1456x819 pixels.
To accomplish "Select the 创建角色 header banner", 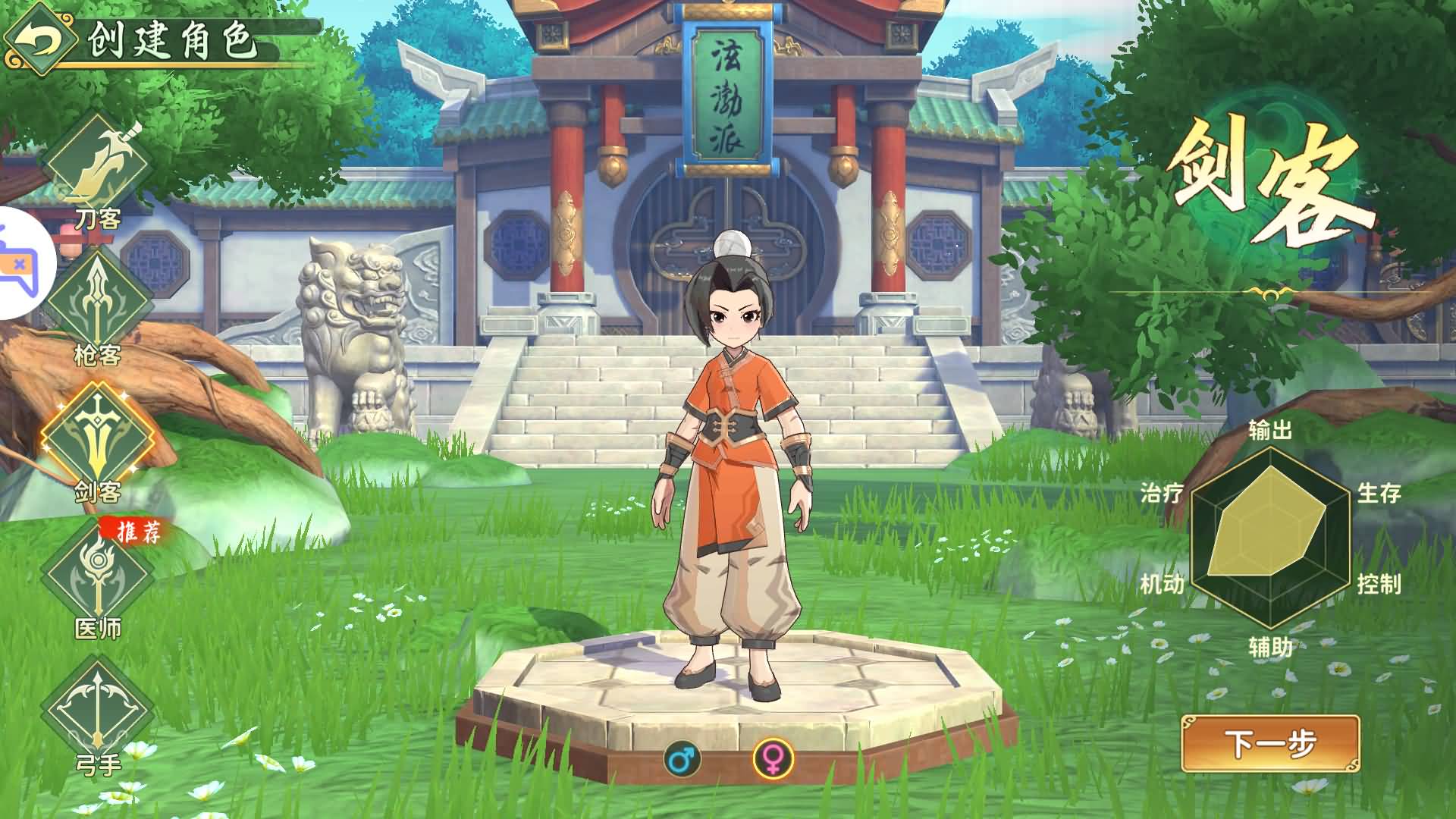I will click(174, 34).
